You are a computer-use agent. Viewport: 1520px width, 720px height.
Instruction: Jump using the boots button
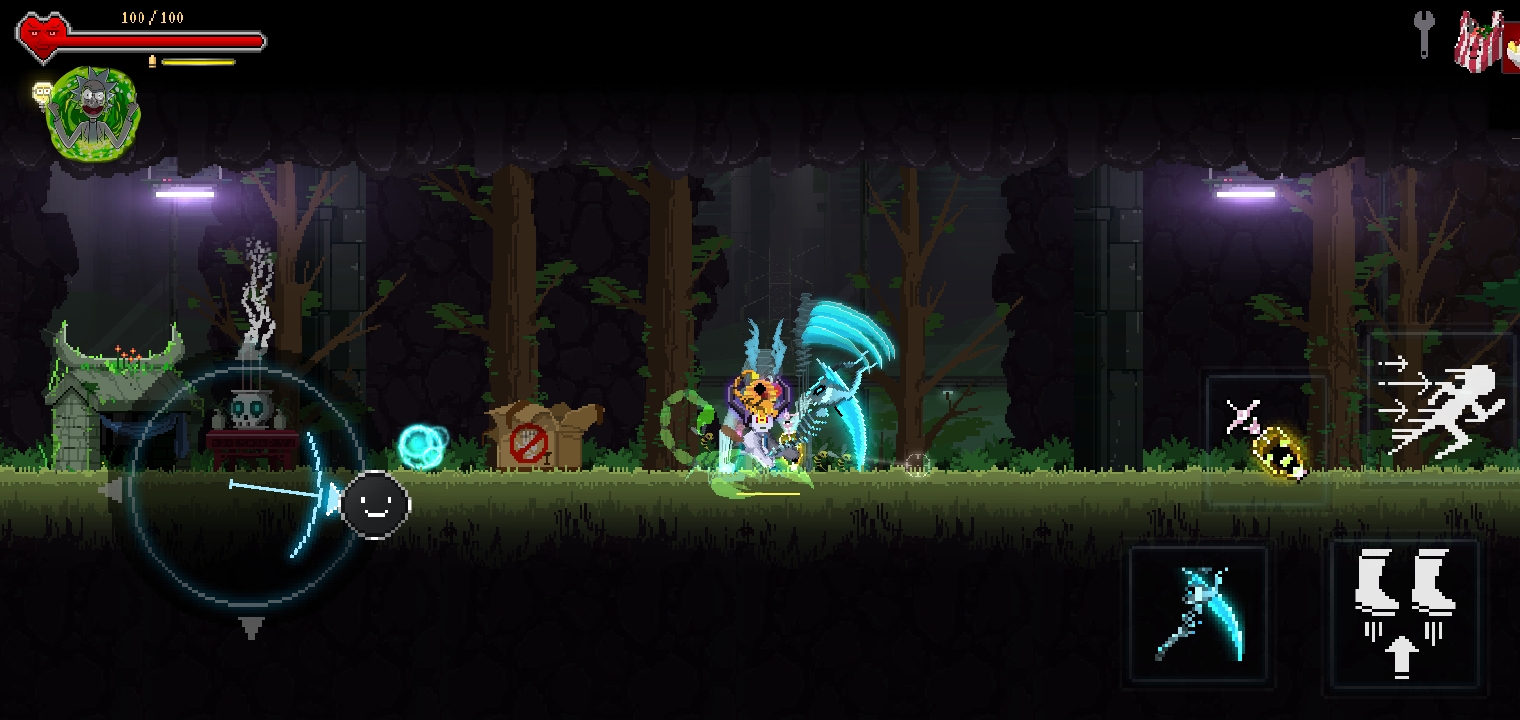point(1403,613)
